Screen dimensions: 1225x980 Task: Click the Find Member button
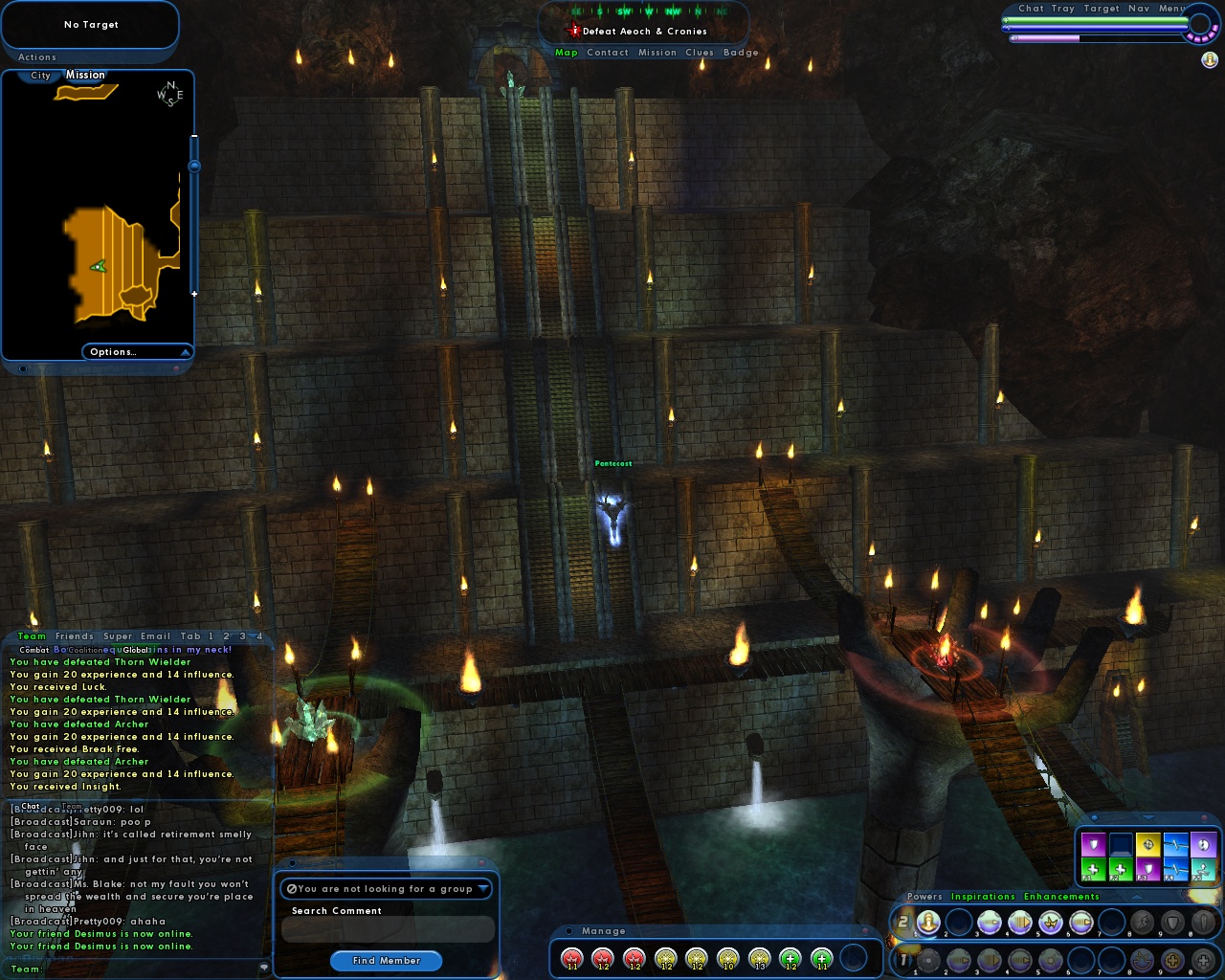(386, 961)
